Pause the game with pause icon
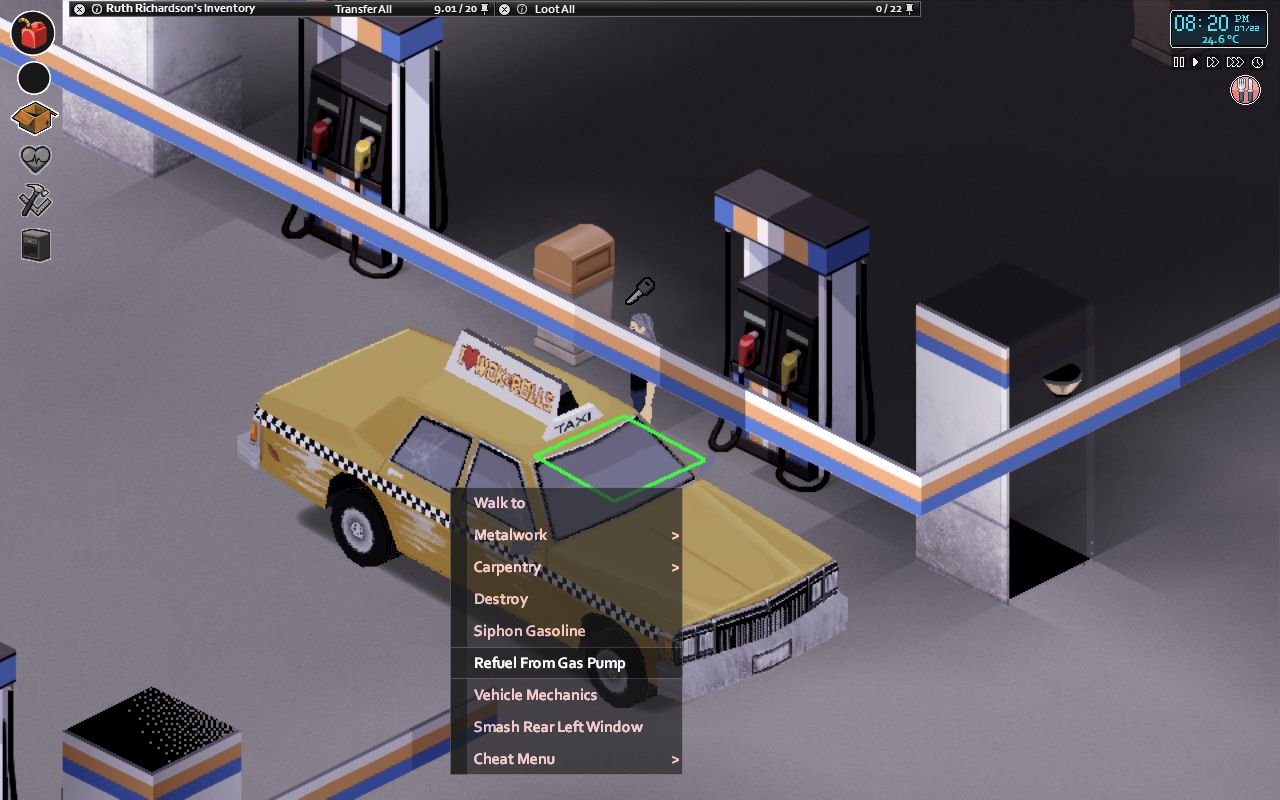The height and width of the screenshot is (800, 1280). pos(1180,62)
